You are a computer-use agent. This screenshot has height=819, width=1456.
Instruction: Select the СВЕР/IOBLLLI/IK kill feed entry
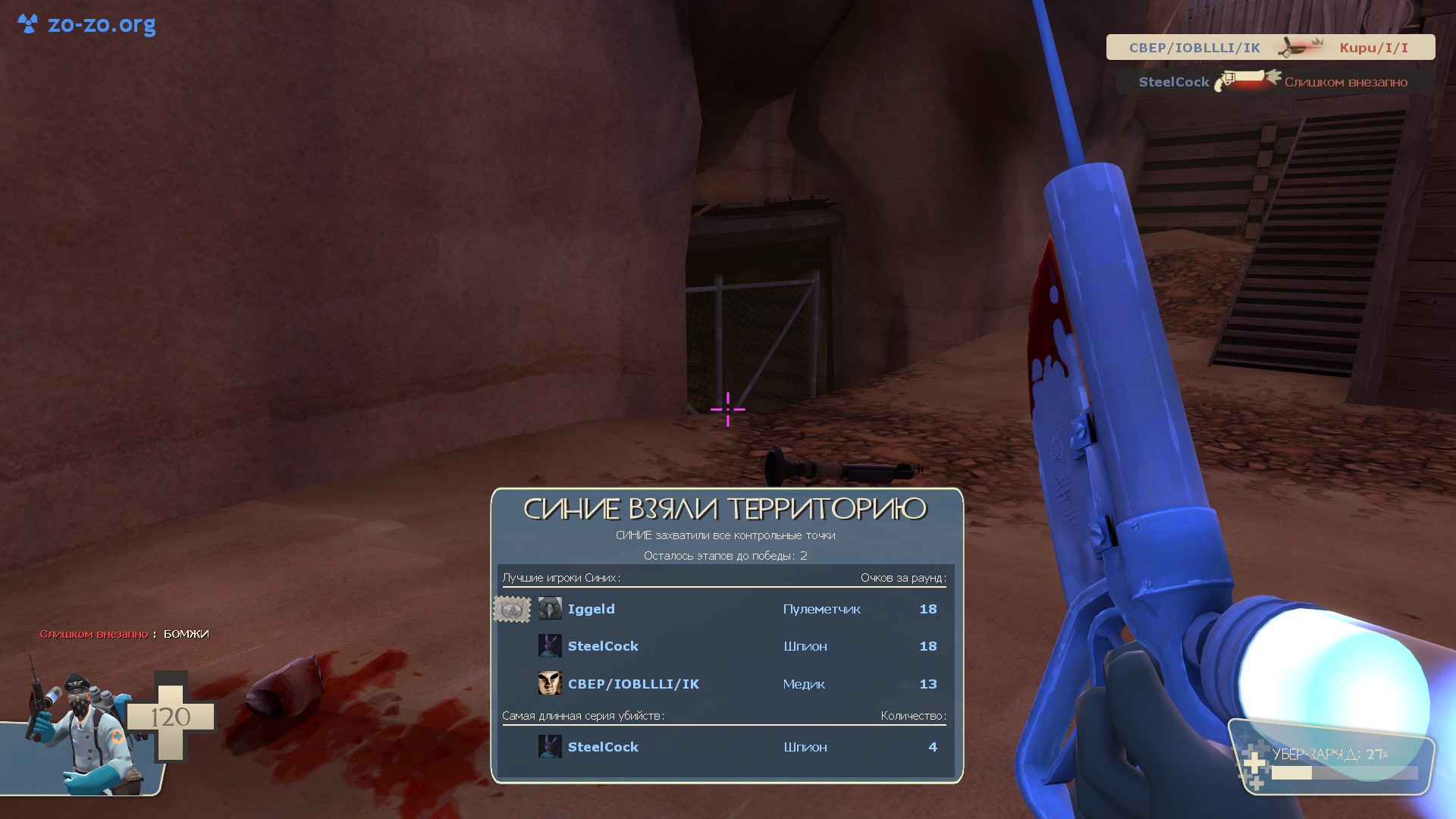(1270, 47)
